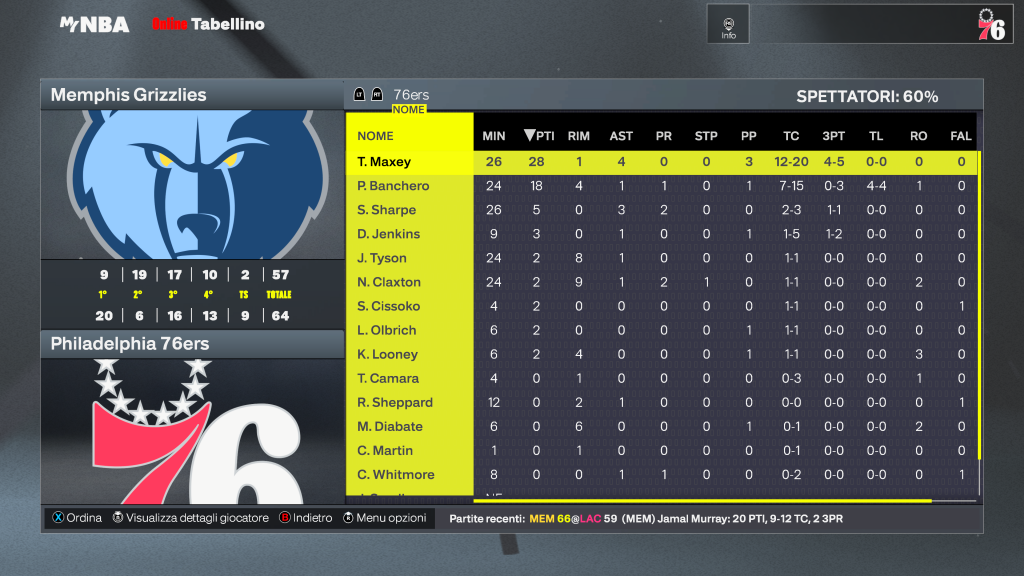Viewport: 1024px width, 576px height.
Task: Sort by the 3PT column header
Action: click(x=833, y=136)
